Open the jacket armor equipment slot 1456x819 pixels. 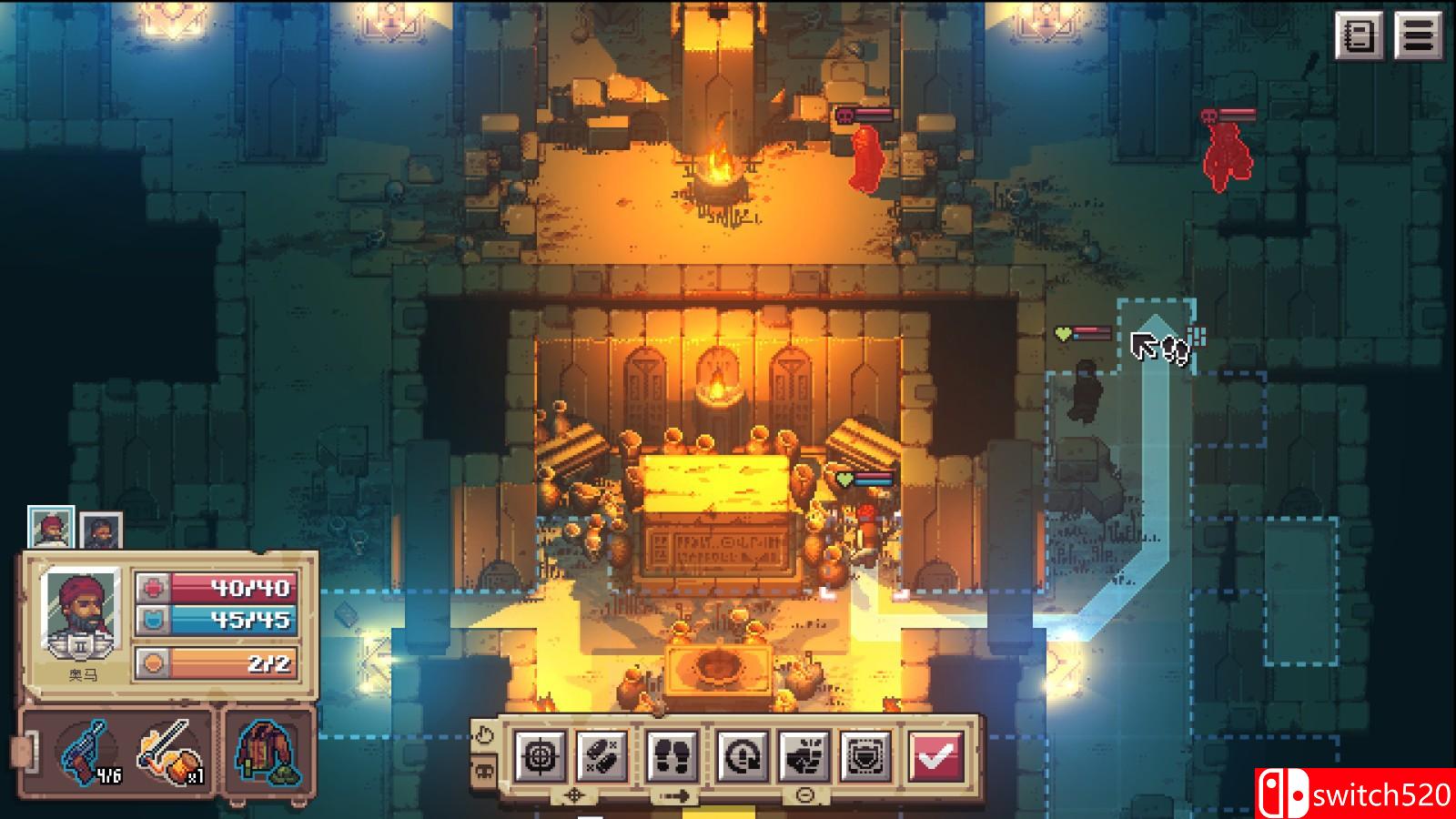(x=269, y=753)
